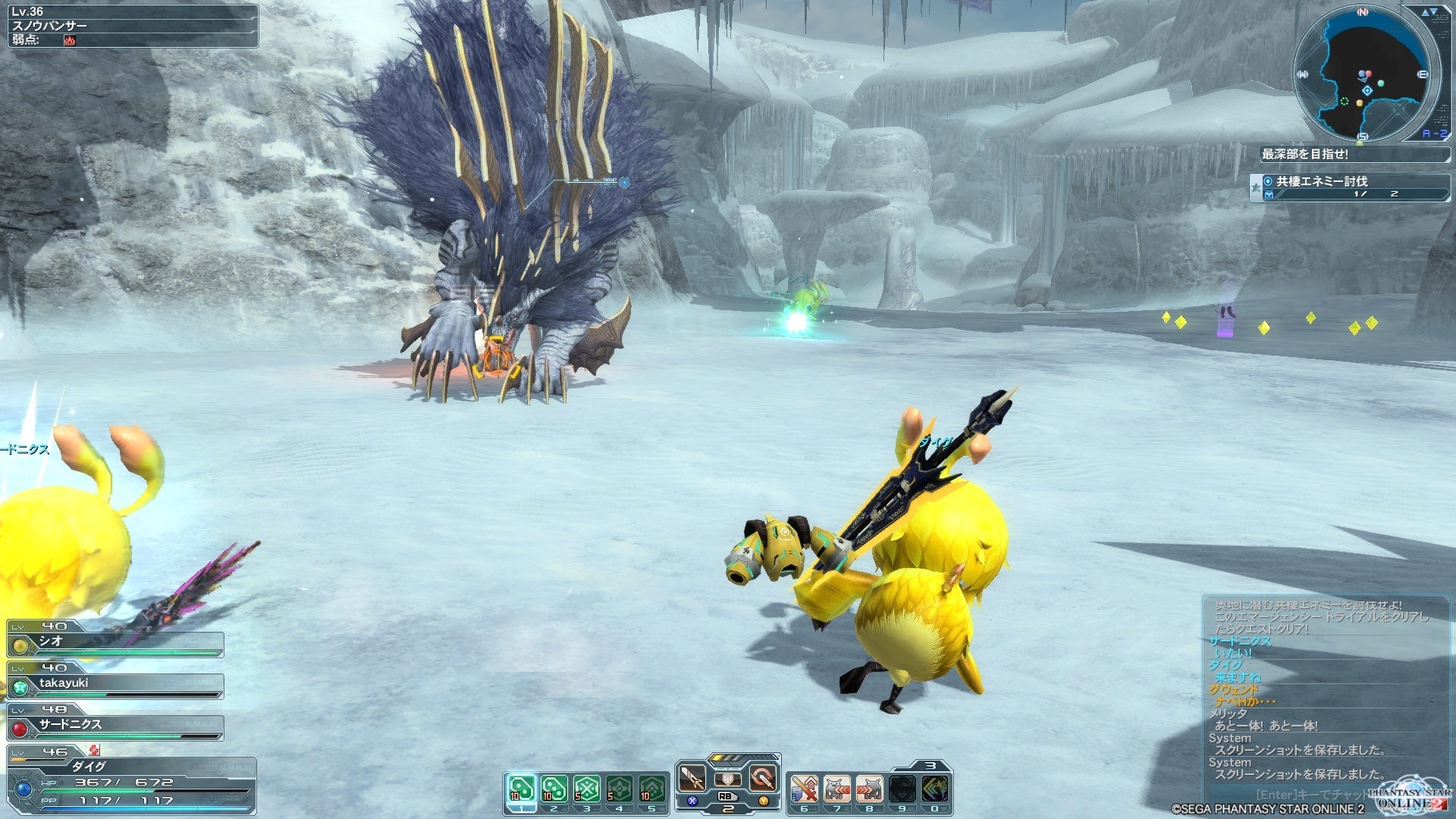
Task: Trigger the left-arrow beast skill in slot 7
Action: tap(837, 789)
